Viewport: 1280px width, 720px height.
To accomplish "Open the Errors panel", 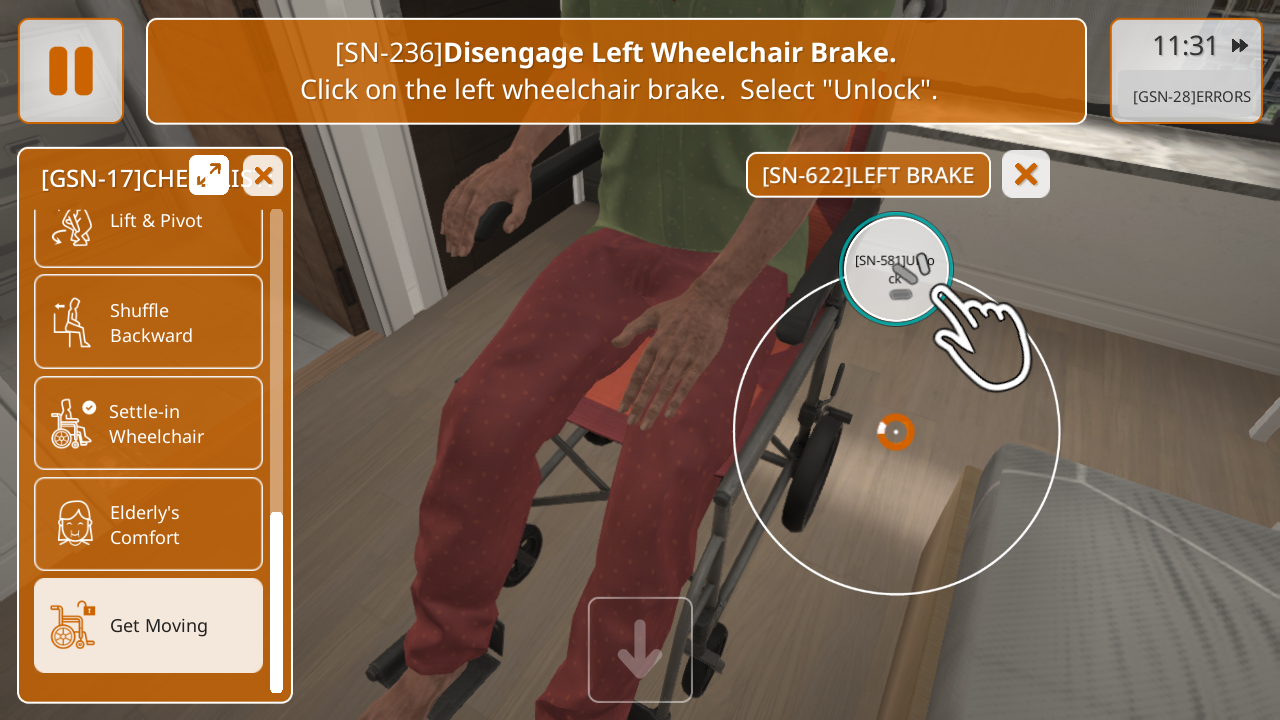I will (1190, 97).
